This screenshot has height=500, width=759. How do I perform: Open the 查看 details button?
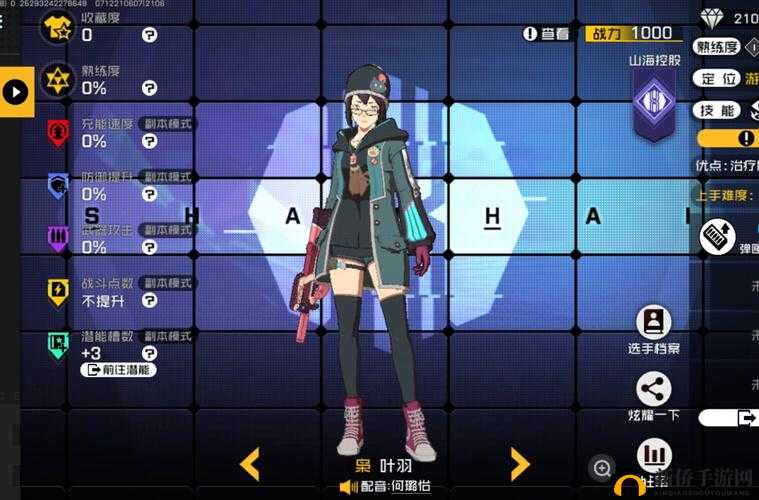(x=547, y=34)
